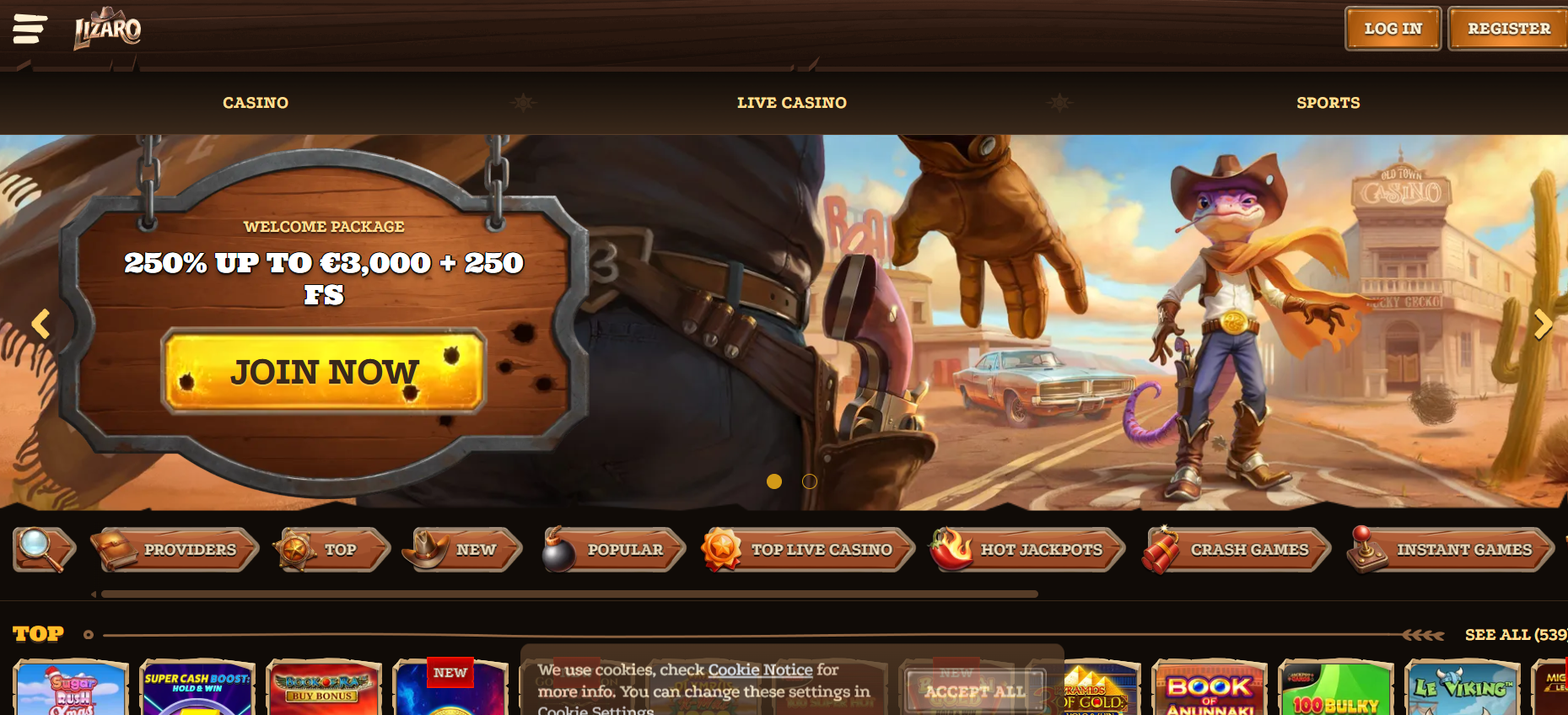Show the Popular games category

click(x=614, y=550)
